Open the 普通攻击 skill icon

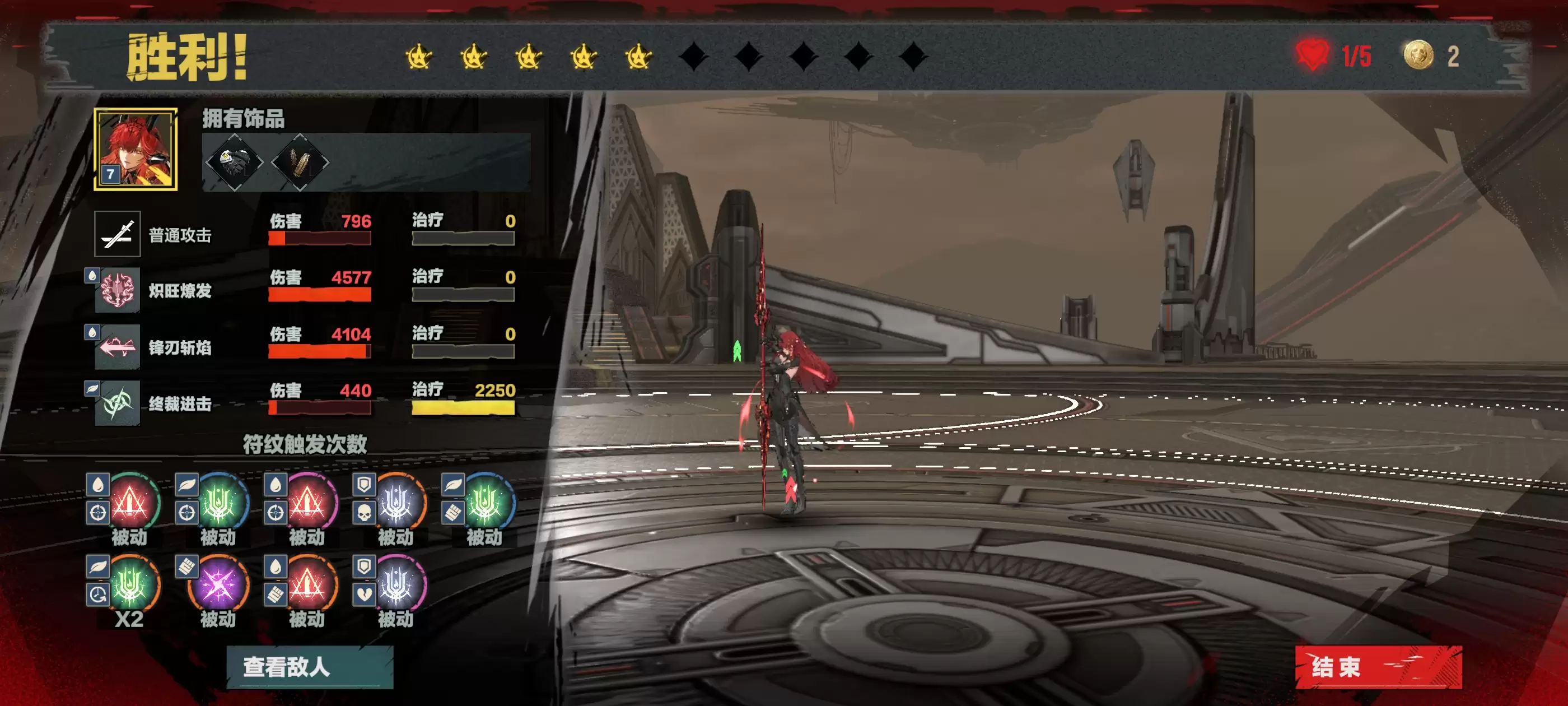click(118, 234)
